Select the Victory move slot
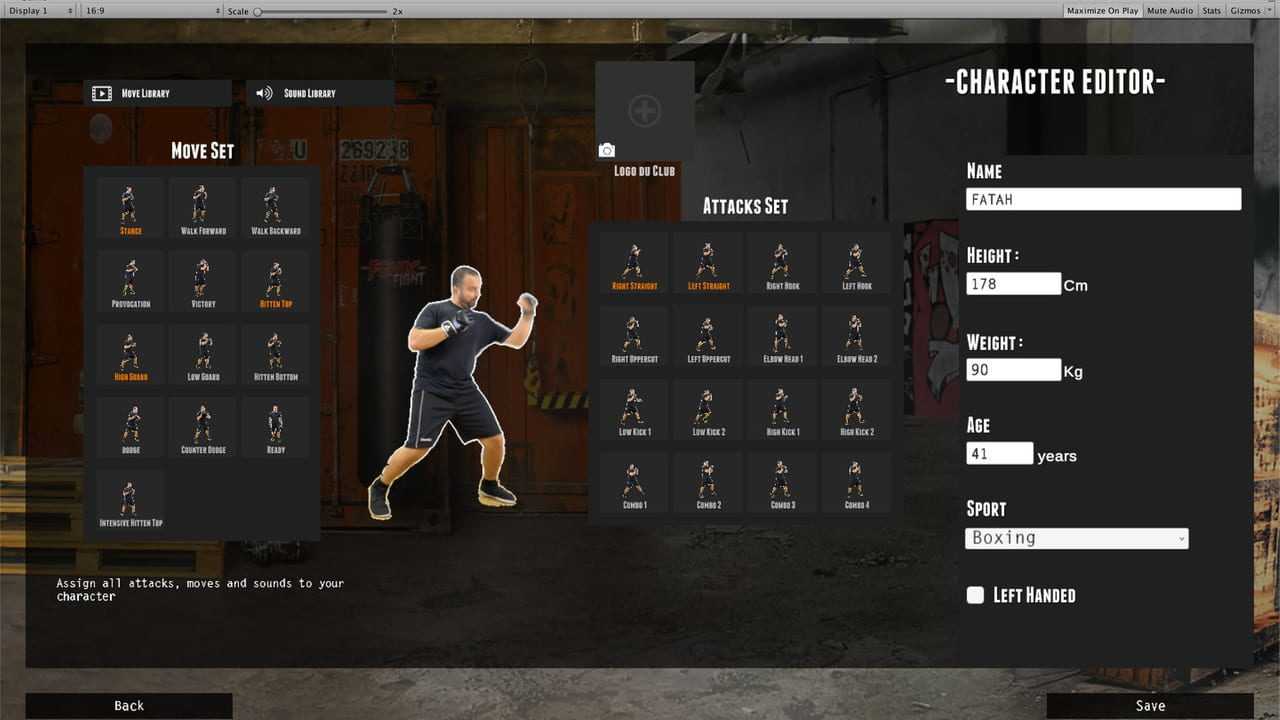The image size is (1280, 720). [203, 282]
